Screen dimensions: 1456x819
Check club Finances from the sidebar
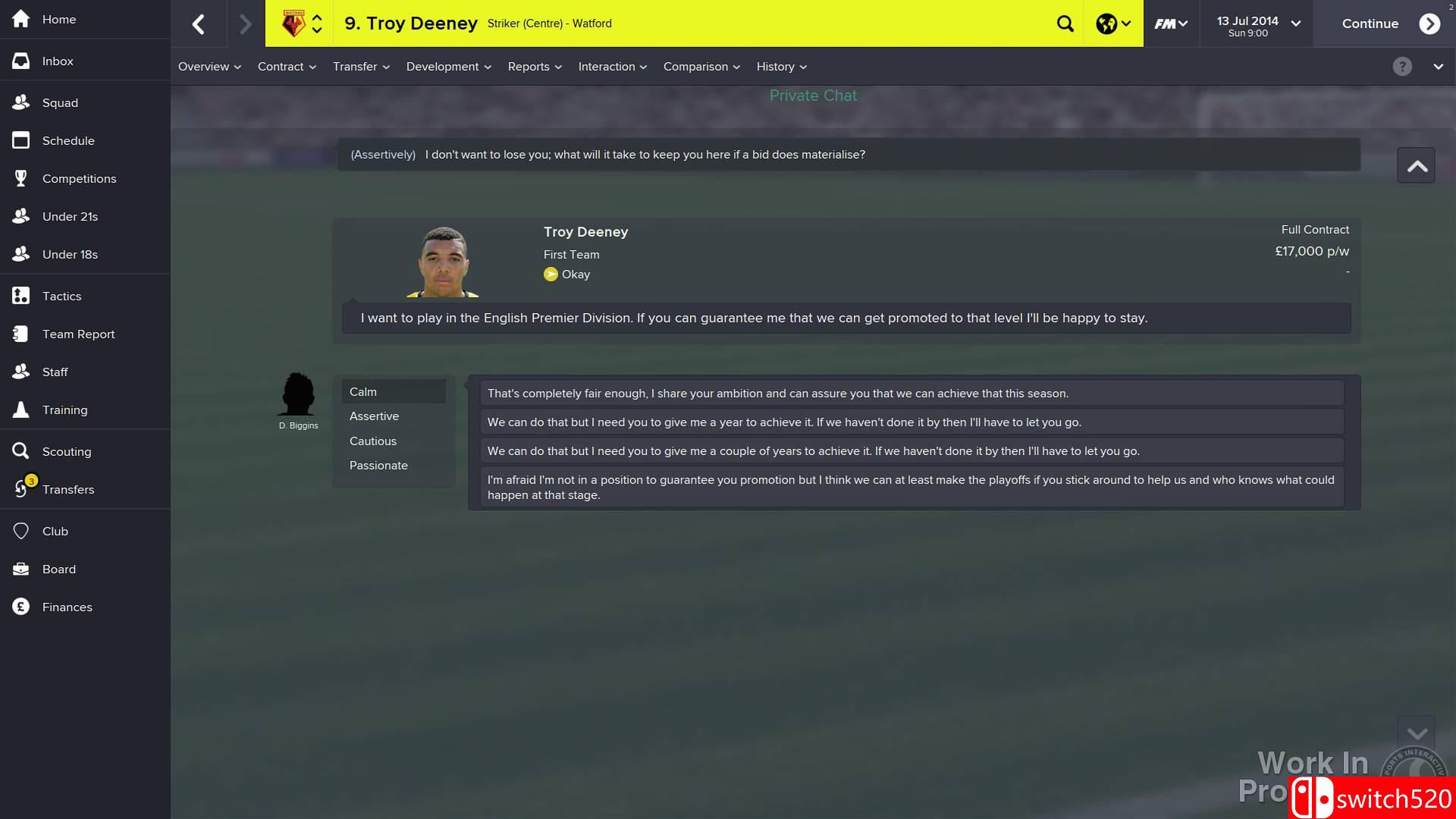(67, 607)
